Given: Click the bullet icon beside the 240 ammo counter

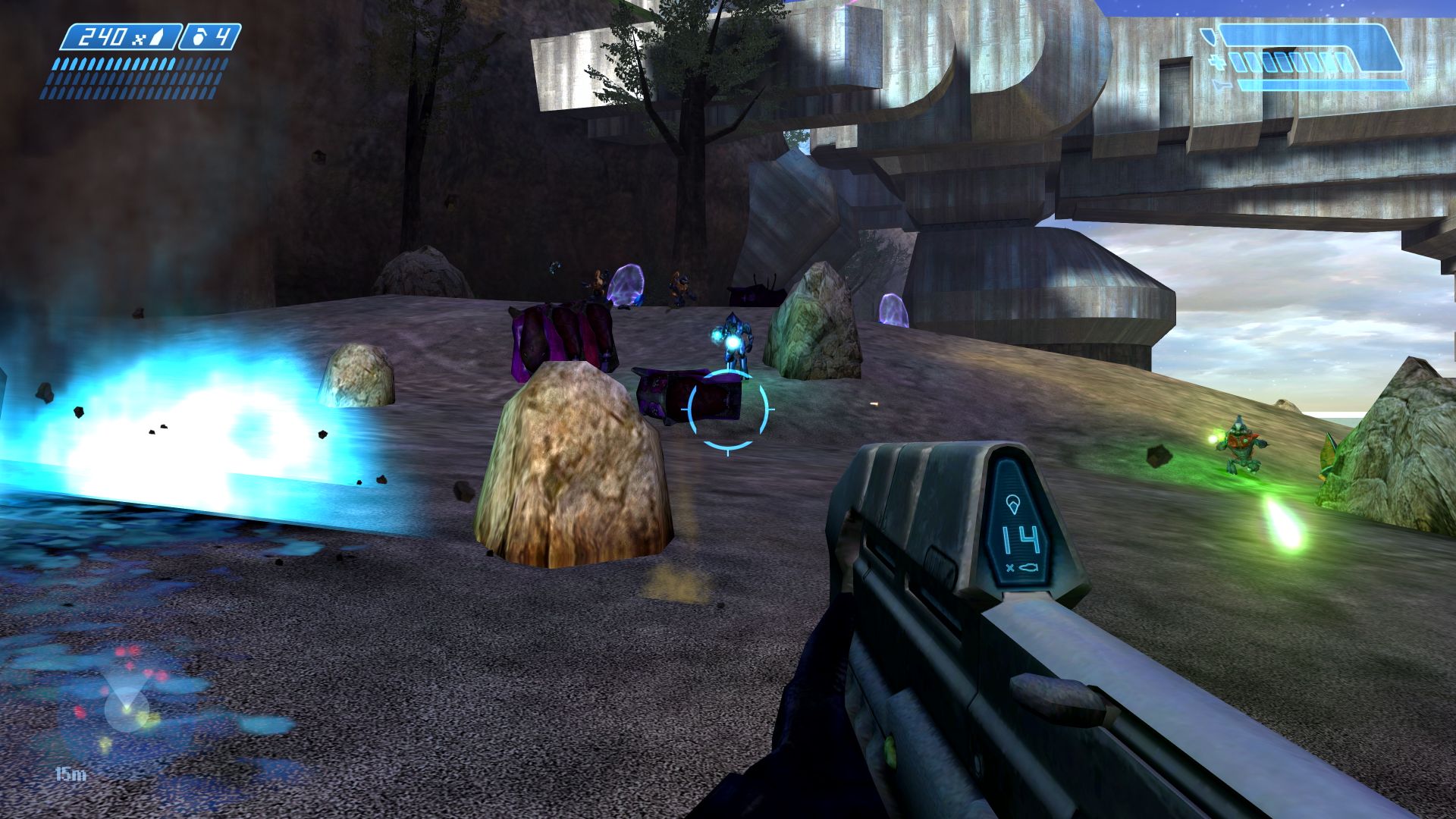Looking at the screenshot, I should (x=157, y=36).
